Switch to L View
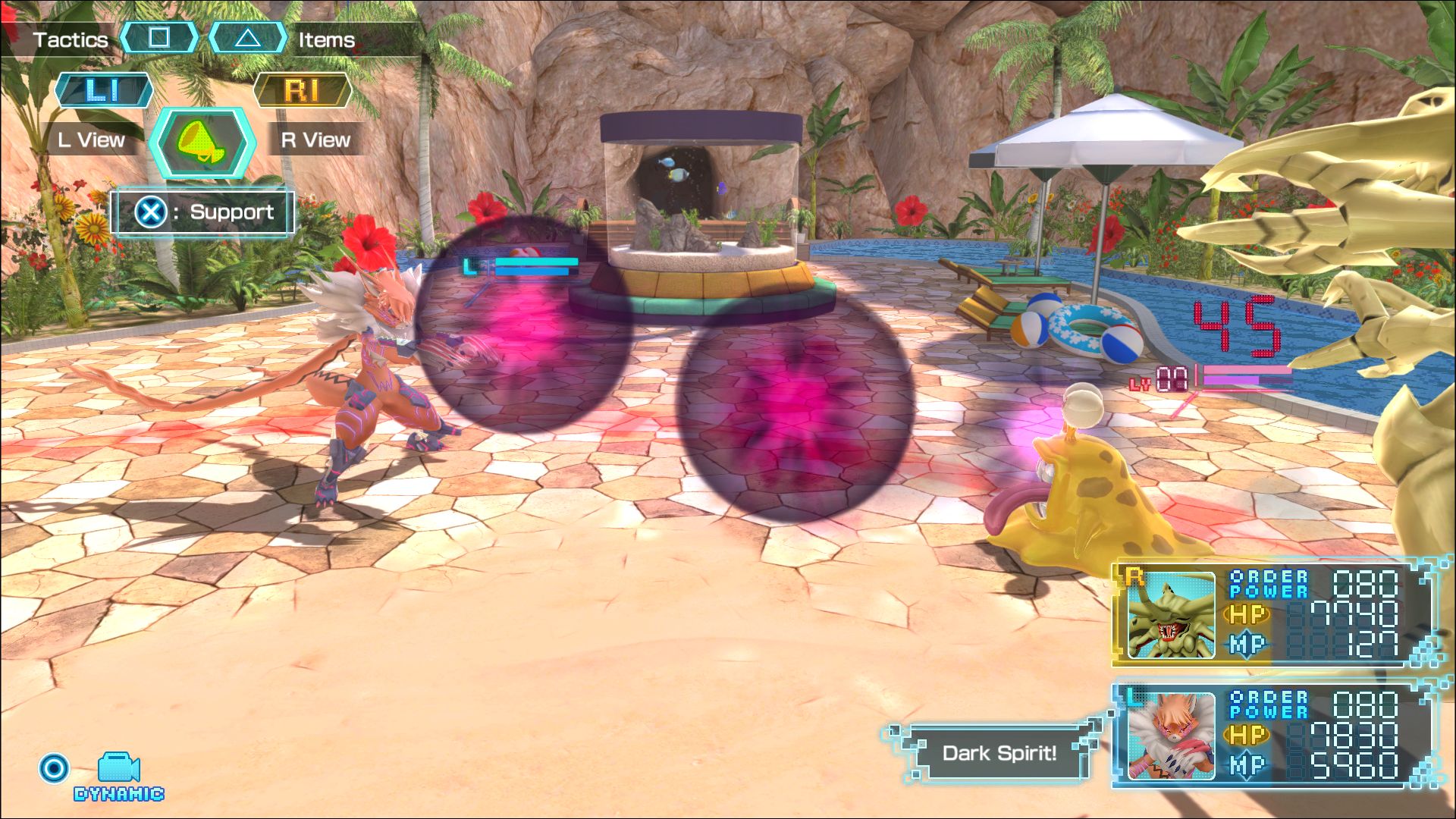The height and width of the screenshot is (819, 1456). coord(92,140)
